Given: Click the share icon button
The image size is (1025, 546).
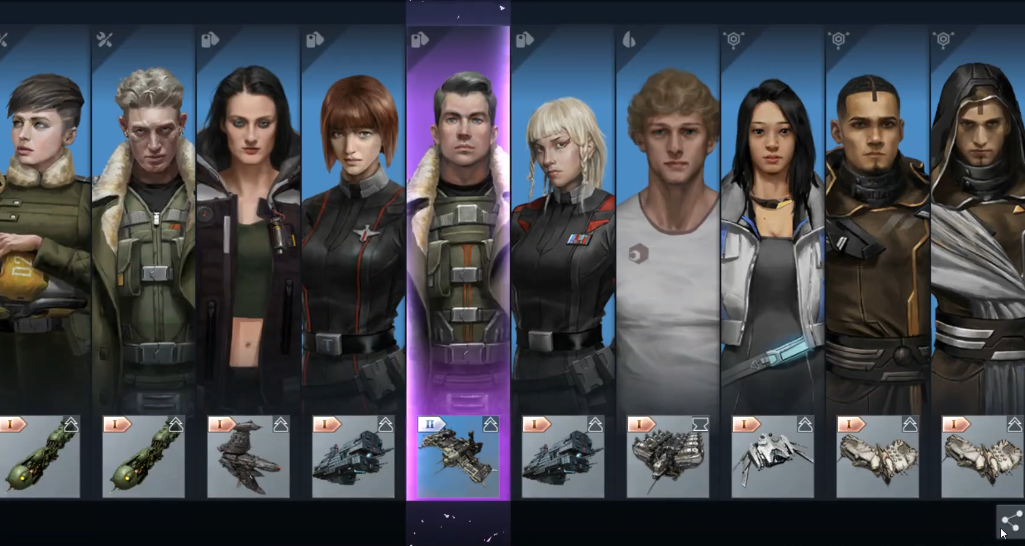Looking at the screenshot, I should pos(1010,521).
